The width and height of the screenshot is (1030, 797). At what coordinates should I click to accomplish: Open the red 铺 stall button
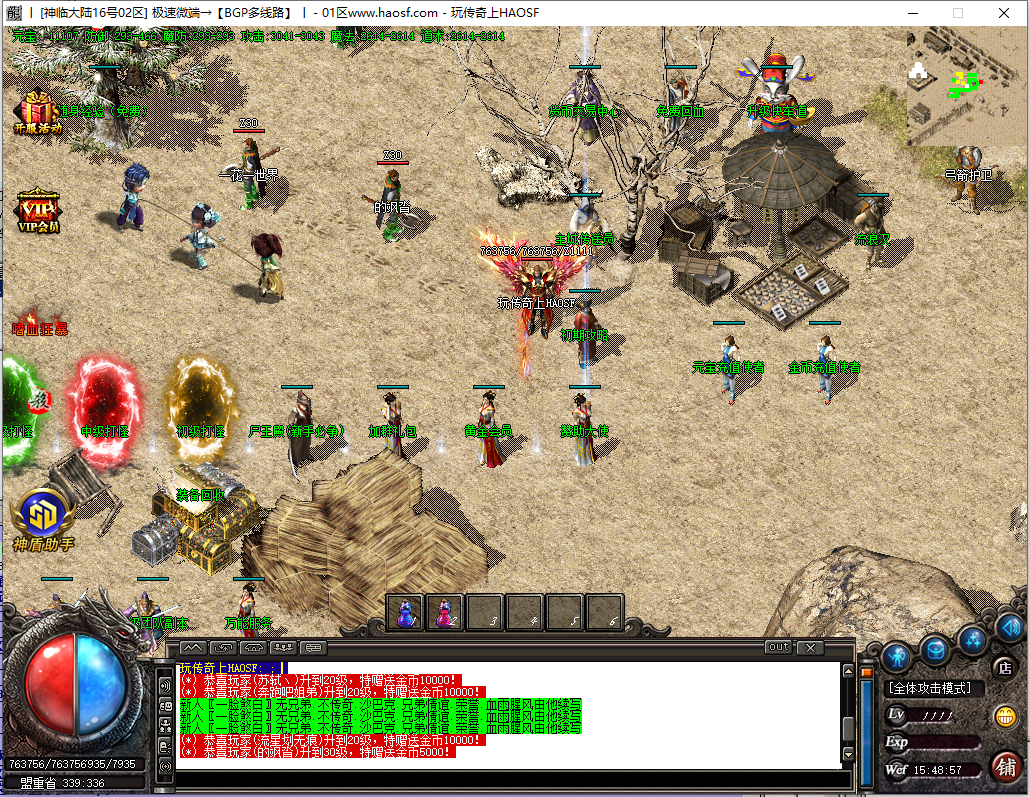click(1006, 768)
